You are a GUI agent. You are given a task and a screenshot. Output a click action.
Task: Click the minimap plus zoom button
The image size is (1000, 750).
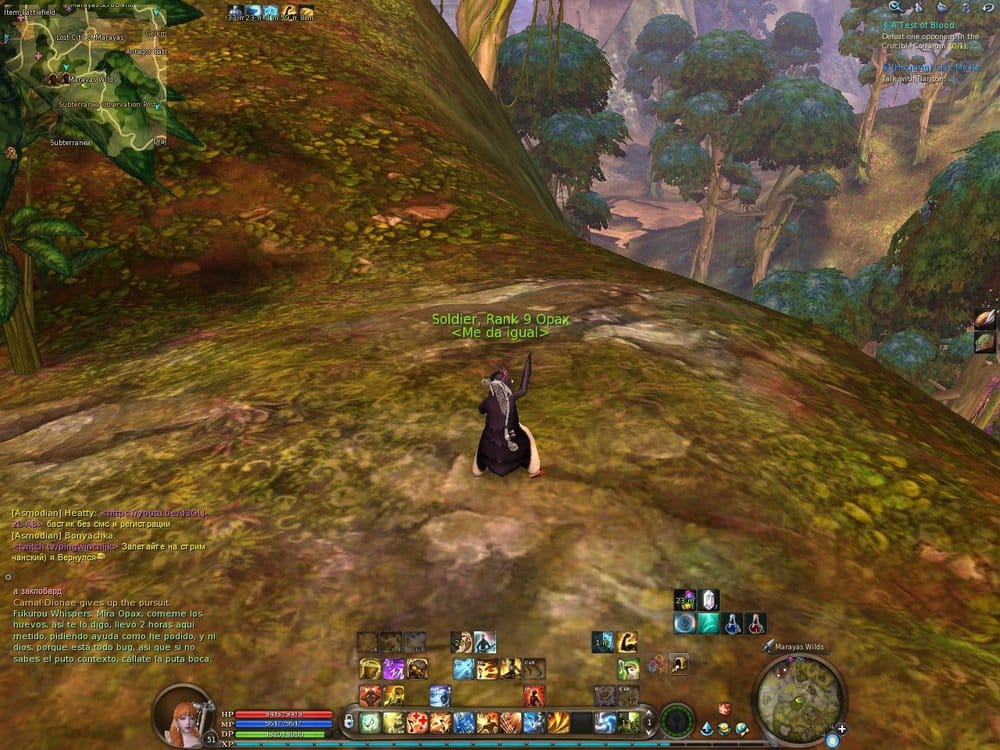point(841,729)
